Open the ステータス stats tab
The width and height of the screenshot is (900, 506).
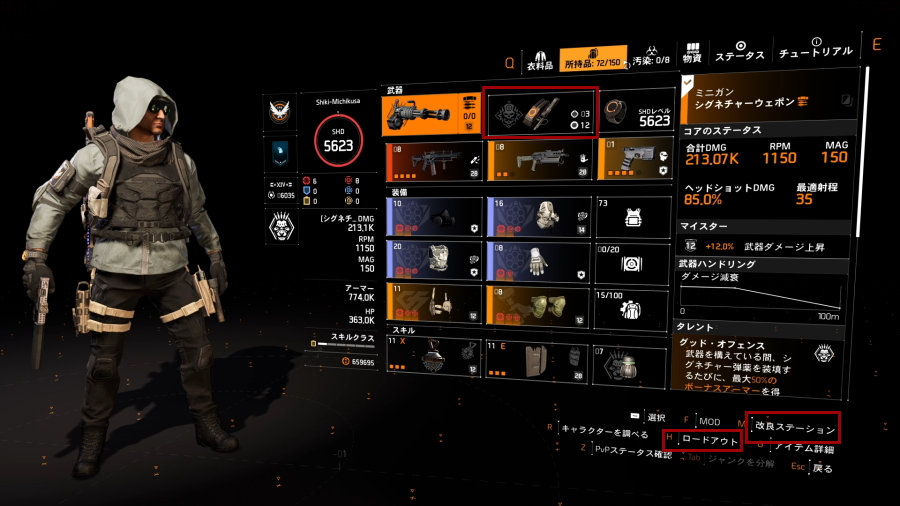tap(741, 52)
